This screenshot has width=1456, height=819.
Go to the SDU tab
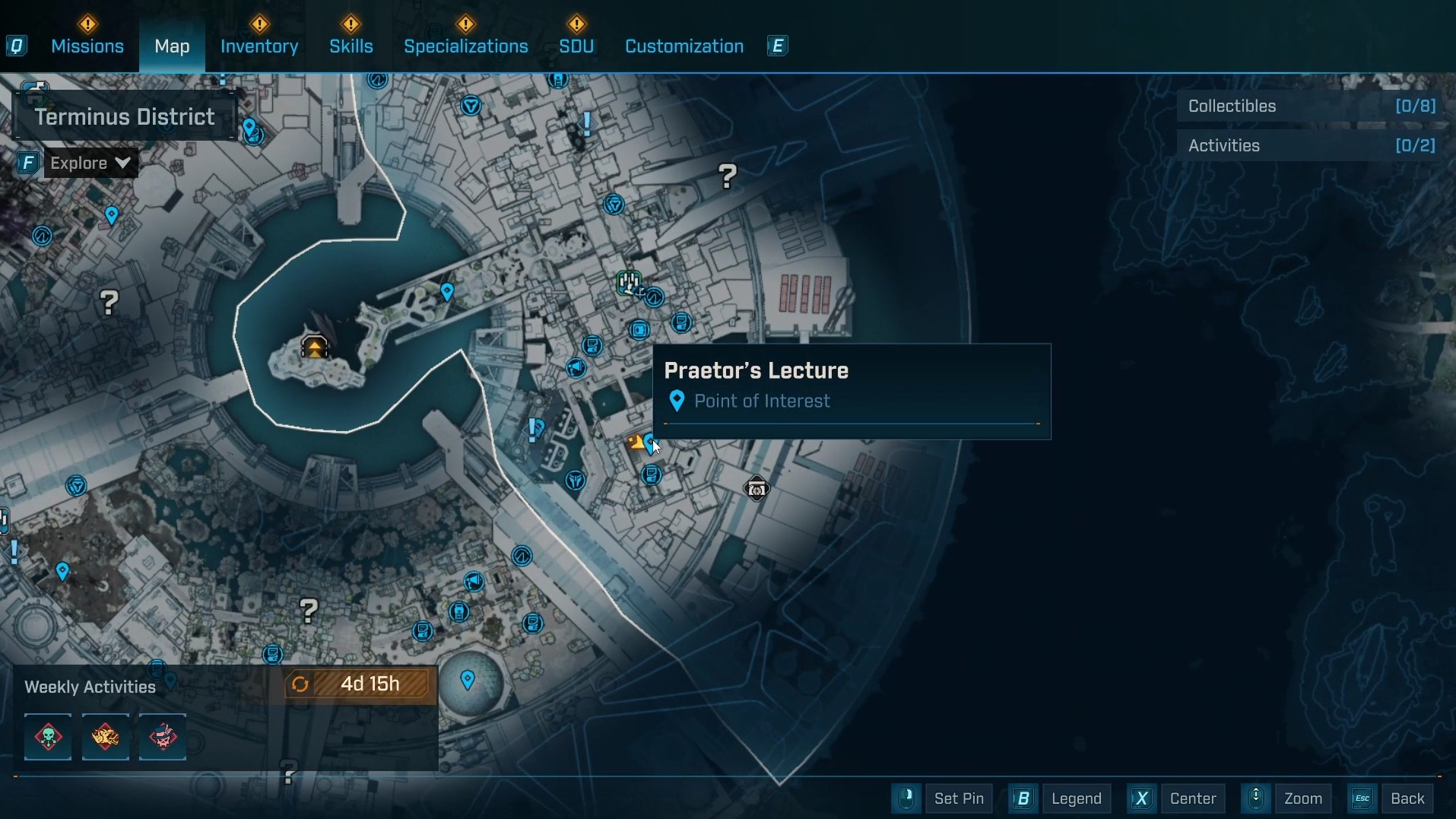click(x=576, y=46)
